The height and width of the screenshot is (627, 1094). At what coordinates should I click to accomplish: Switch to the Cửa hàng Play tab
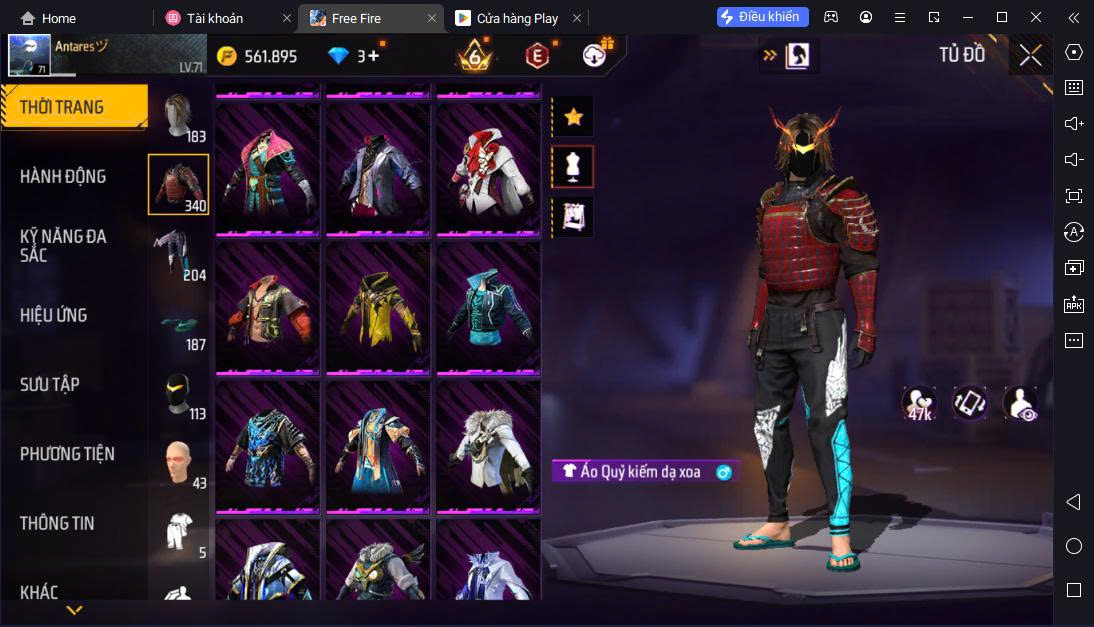point(517,18)
